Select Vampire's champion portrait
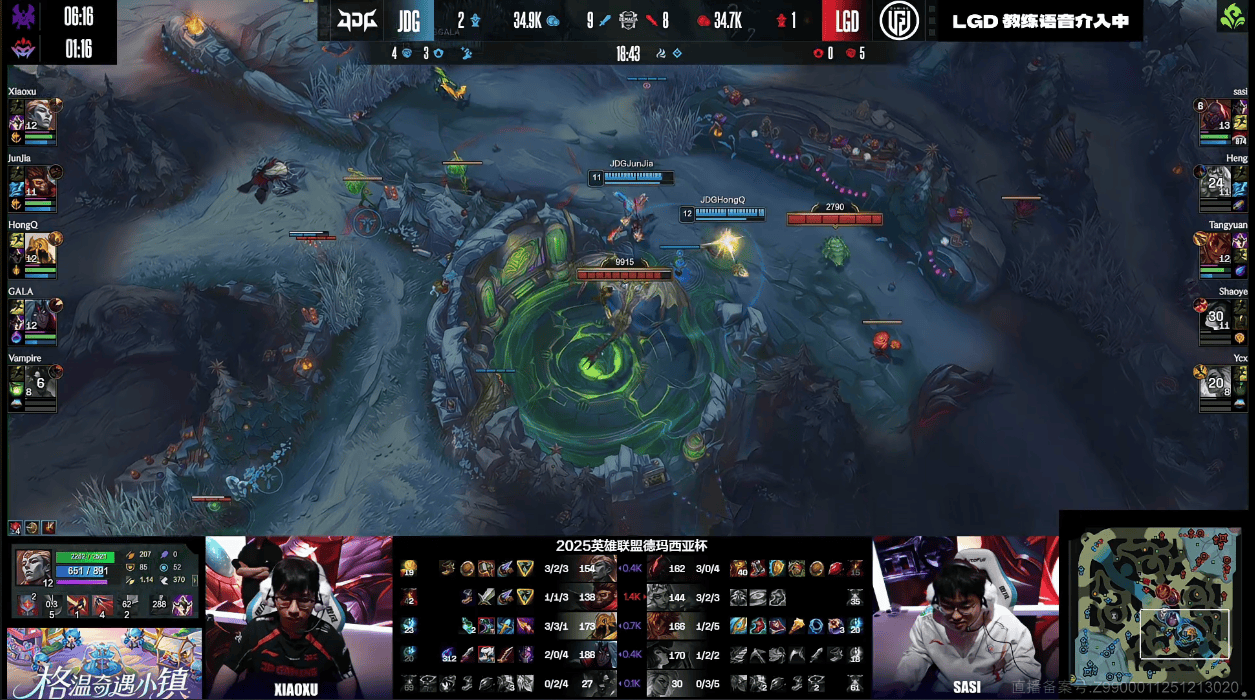 point(38,381)
